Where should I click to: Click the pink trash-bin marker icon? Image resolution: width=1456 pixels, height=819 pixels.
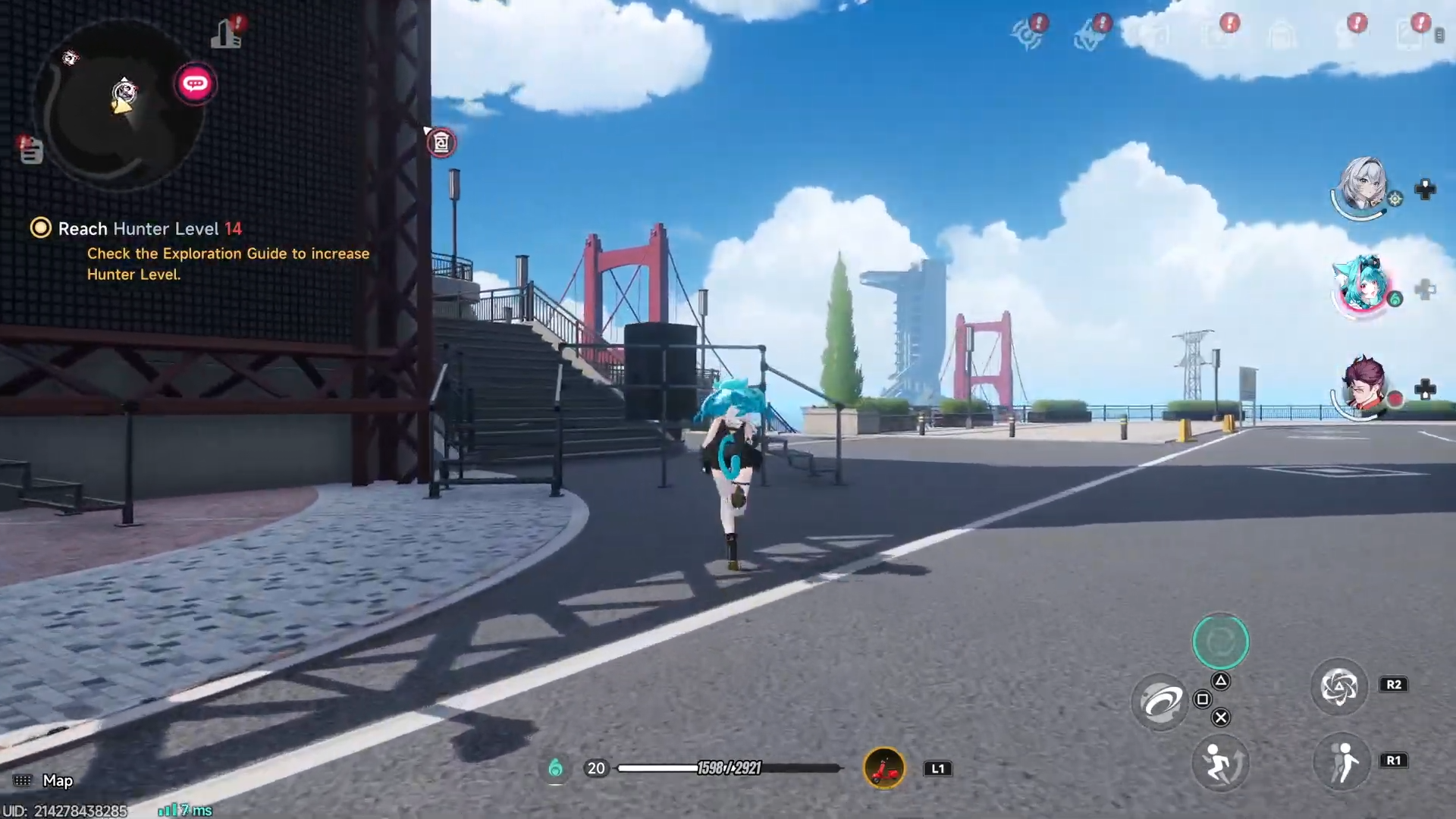click(x=441, y=143)
